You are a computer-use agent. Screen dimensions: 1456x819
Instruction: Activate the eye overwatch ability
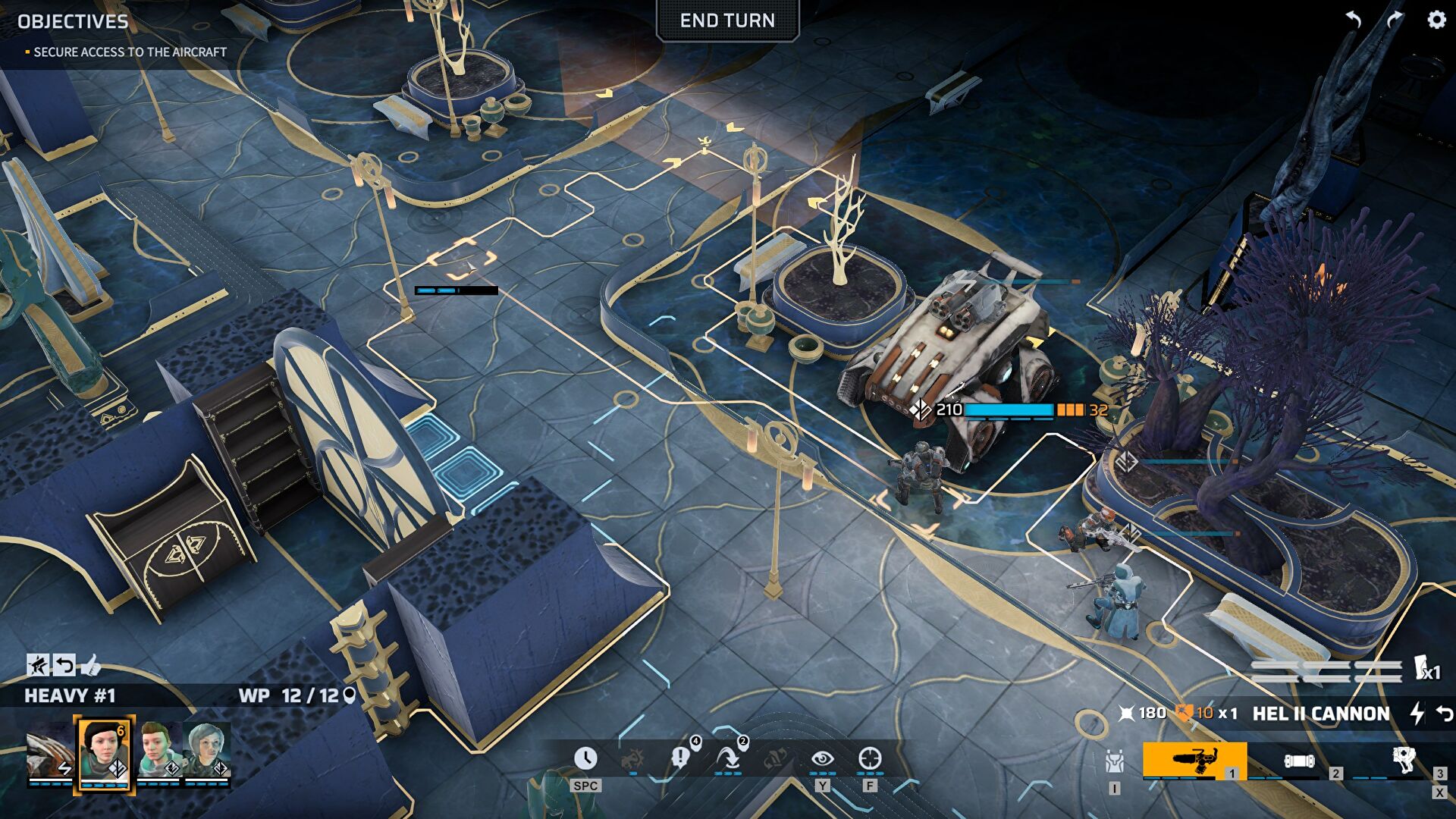[x=822, y=758]
